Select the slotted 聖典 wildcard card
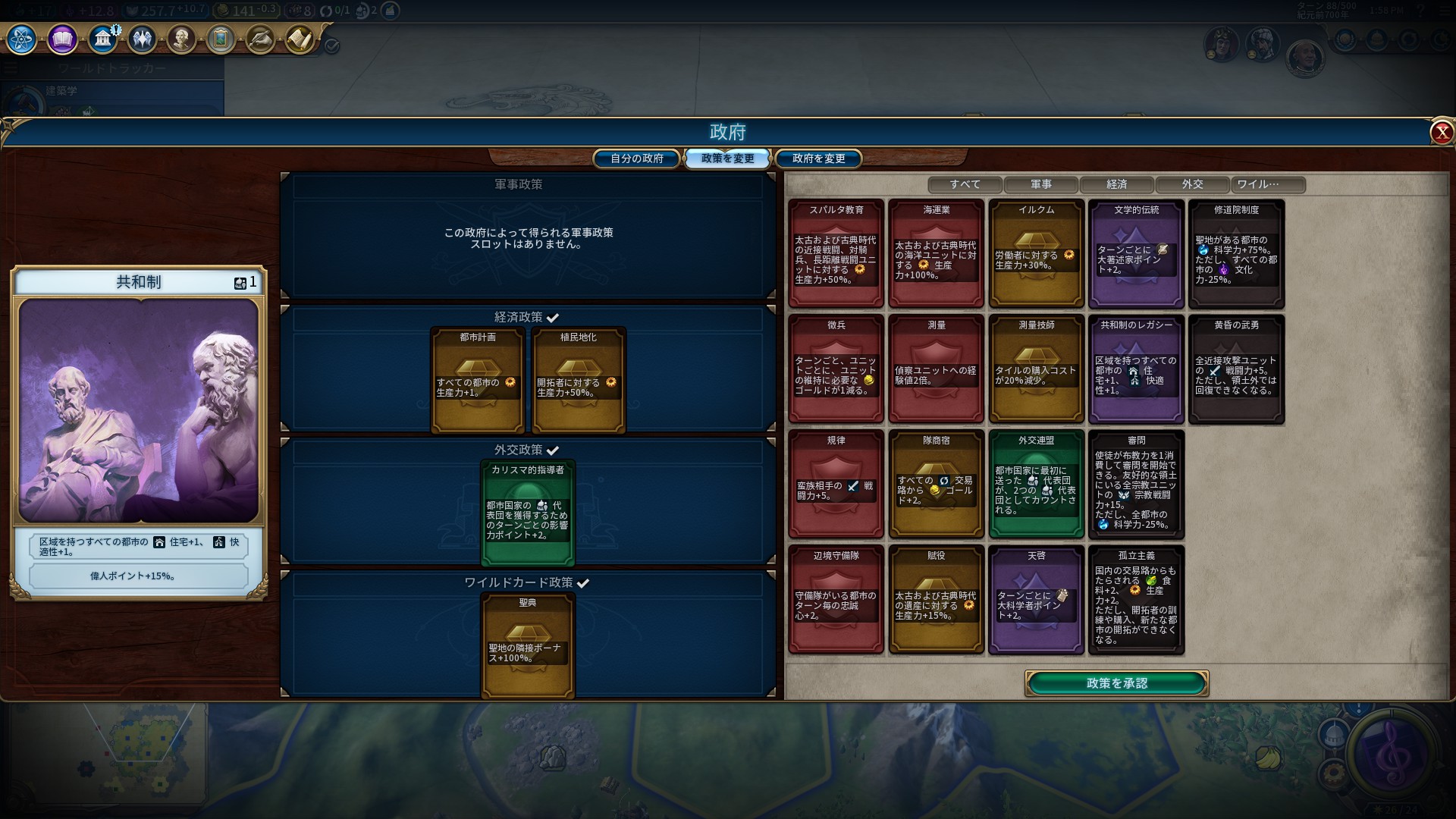 coord(528,645)
